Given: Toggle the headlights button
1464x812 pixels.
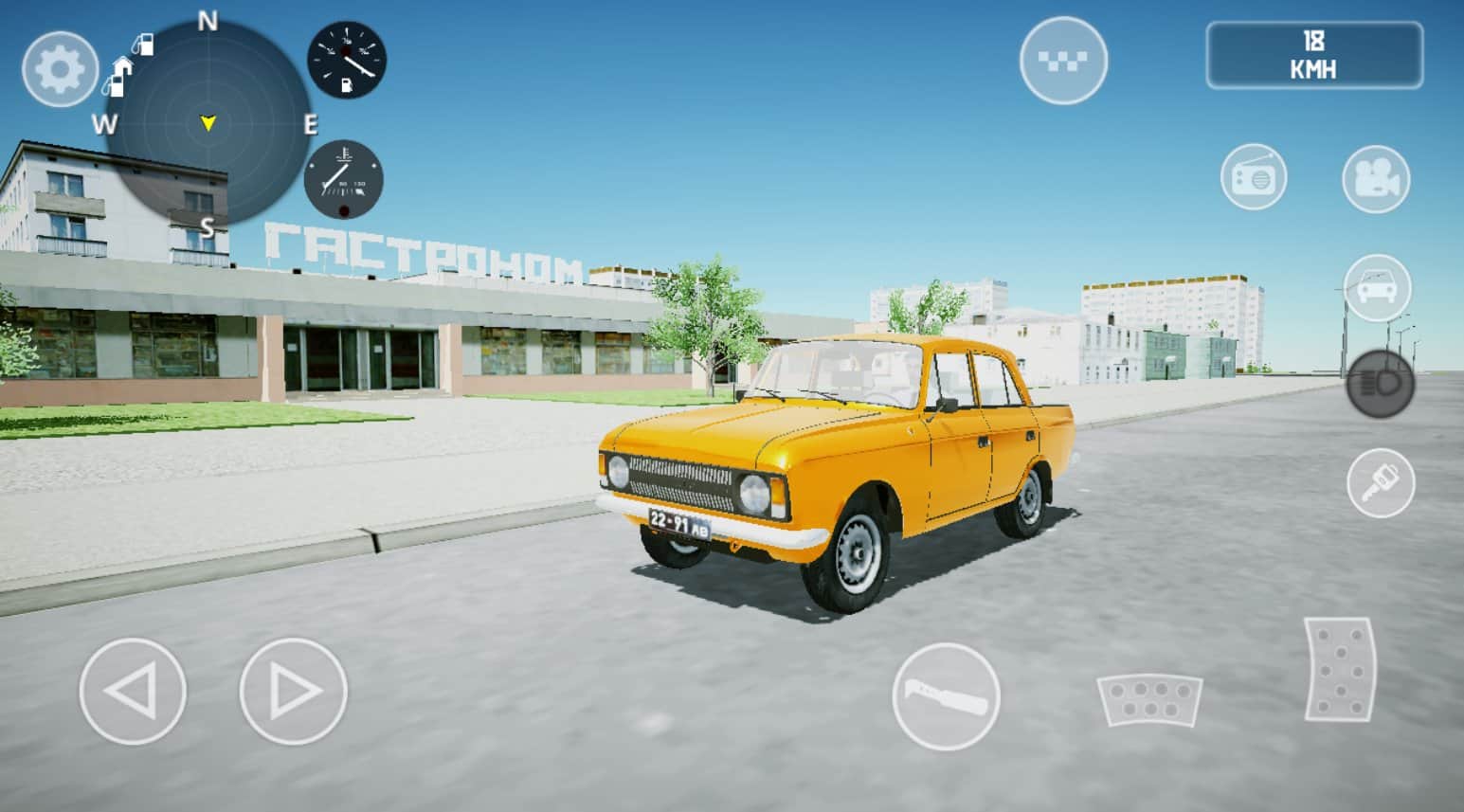Looking at the screenshot, I should click(x=1380, y=385).
